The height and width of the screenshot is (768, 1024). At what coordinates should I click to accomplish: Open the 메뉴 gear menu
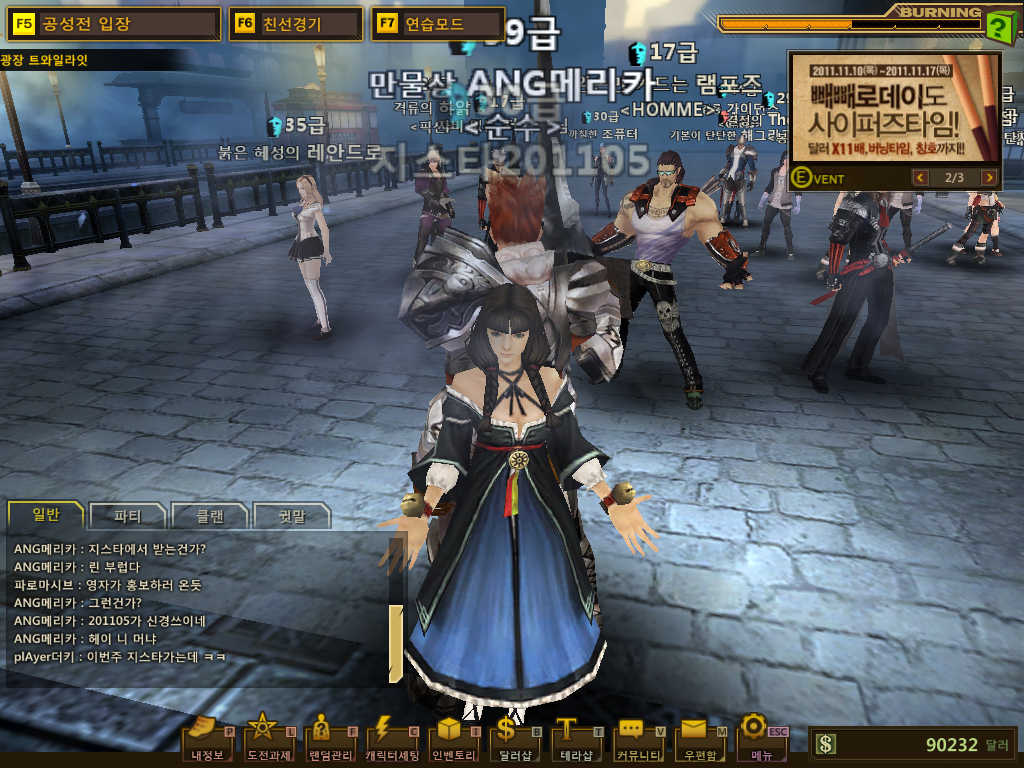(x=761, y=739)
